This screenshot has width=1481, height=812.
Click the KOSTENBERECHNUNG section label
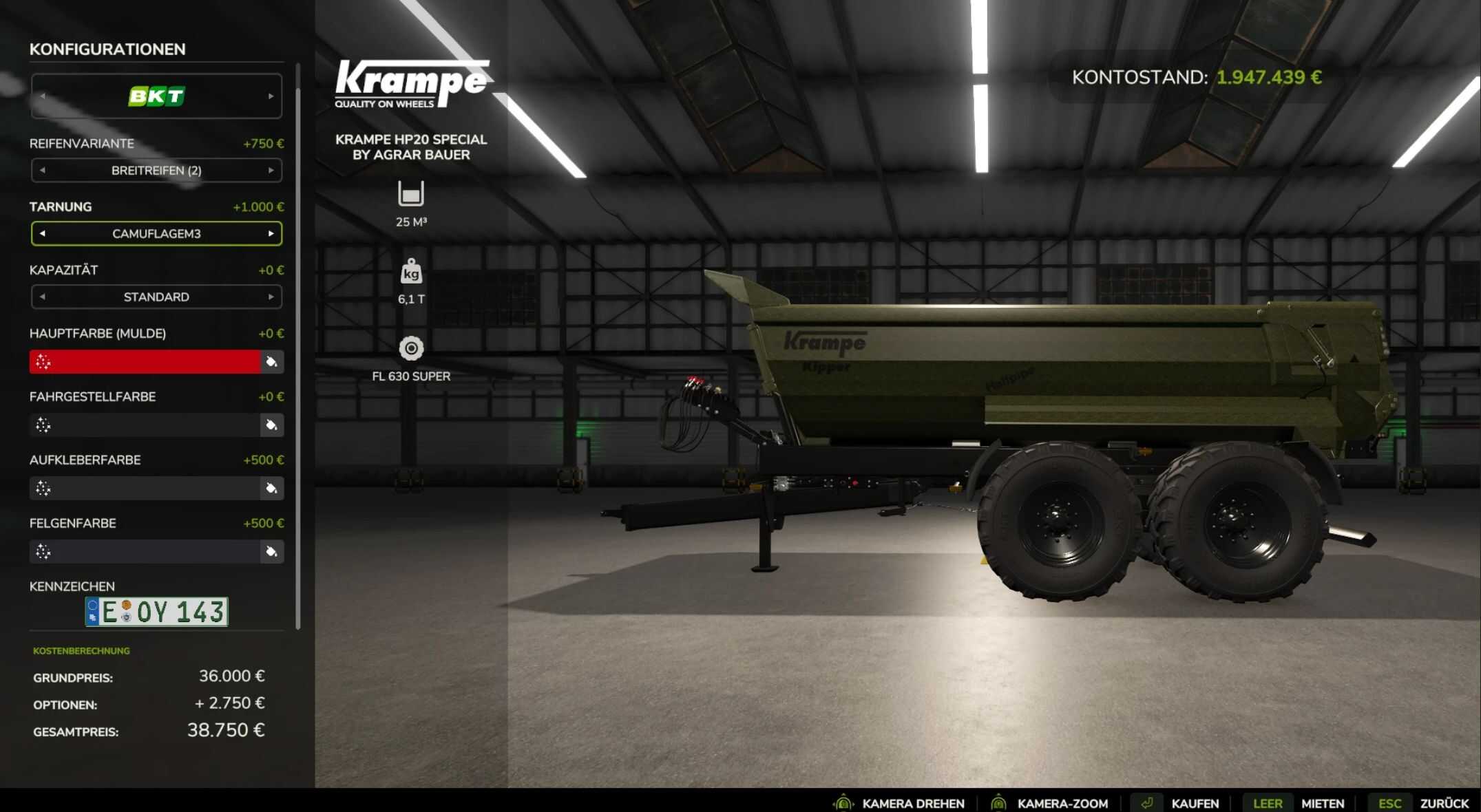click(x=81, y=650)
